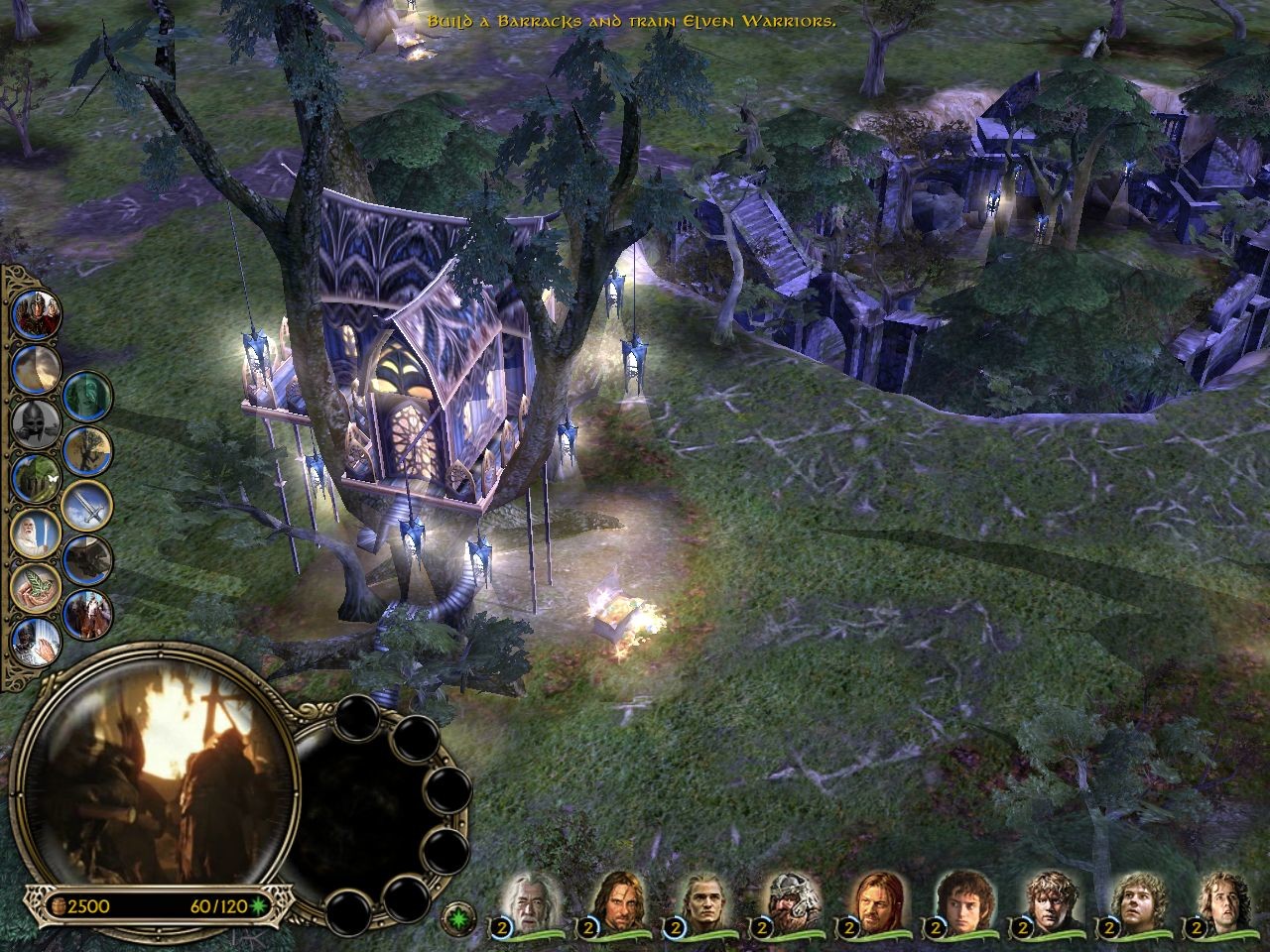Viewport: 1270px width, 952px height.
Task: Pick Boromir's hero portrait
Action: point(872,900)
